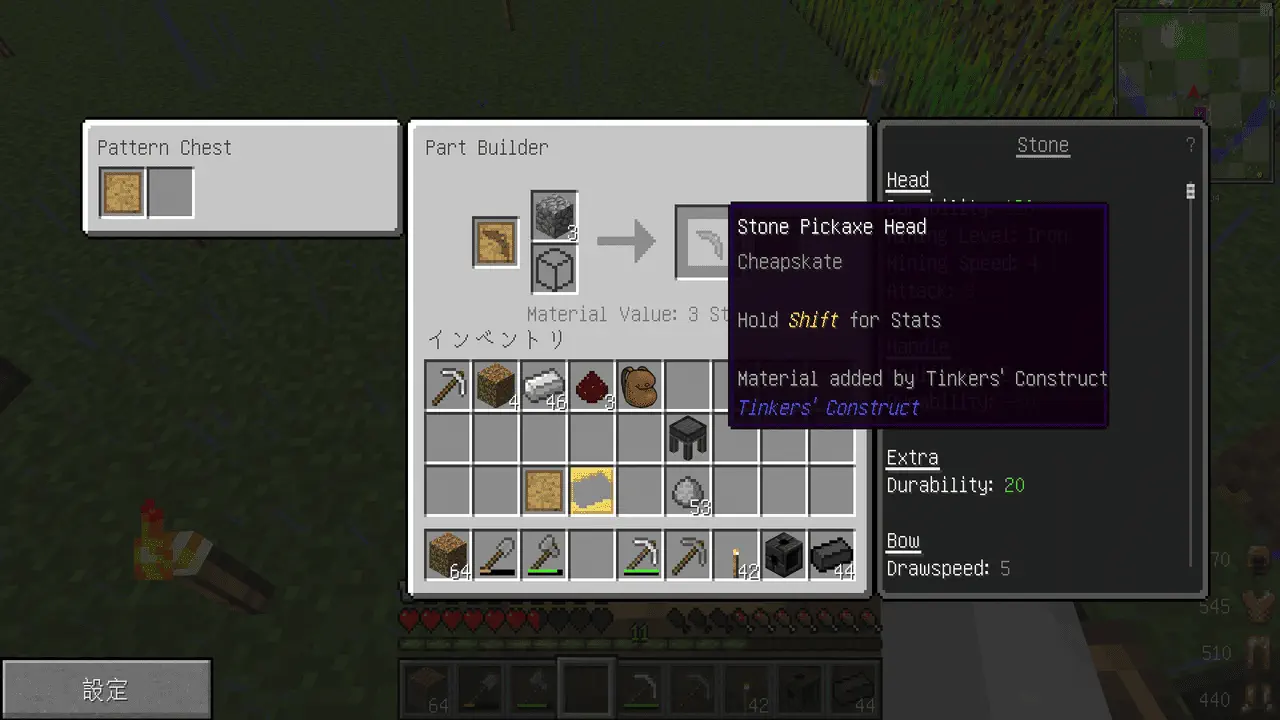The width and height of the screenshot is (1280, 720).
Task: Select the shovel in the hotbar
Action: coord(496,556)
